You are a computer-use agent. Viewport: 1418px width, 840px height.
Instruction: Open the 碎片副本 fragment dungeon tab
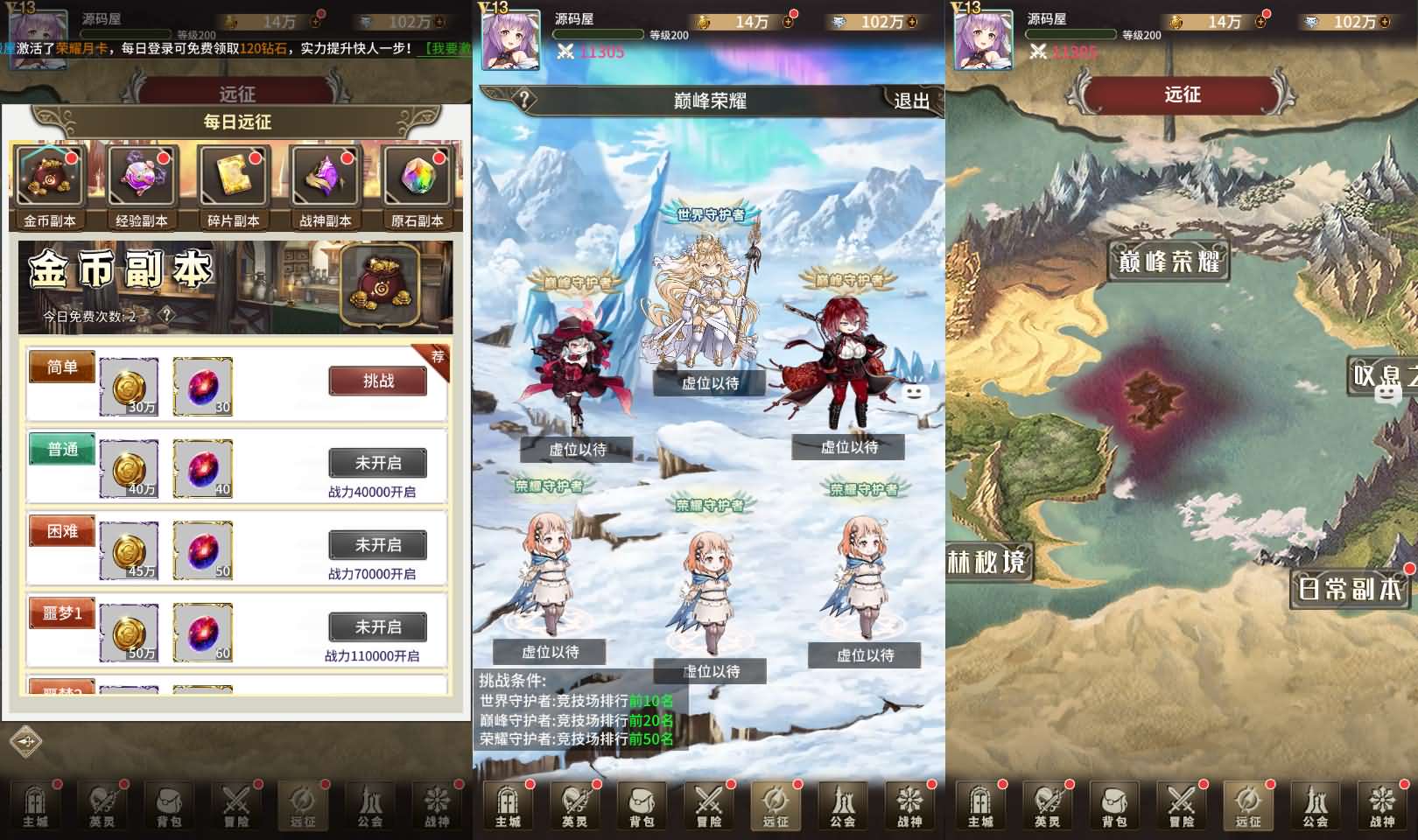(233, 185)
